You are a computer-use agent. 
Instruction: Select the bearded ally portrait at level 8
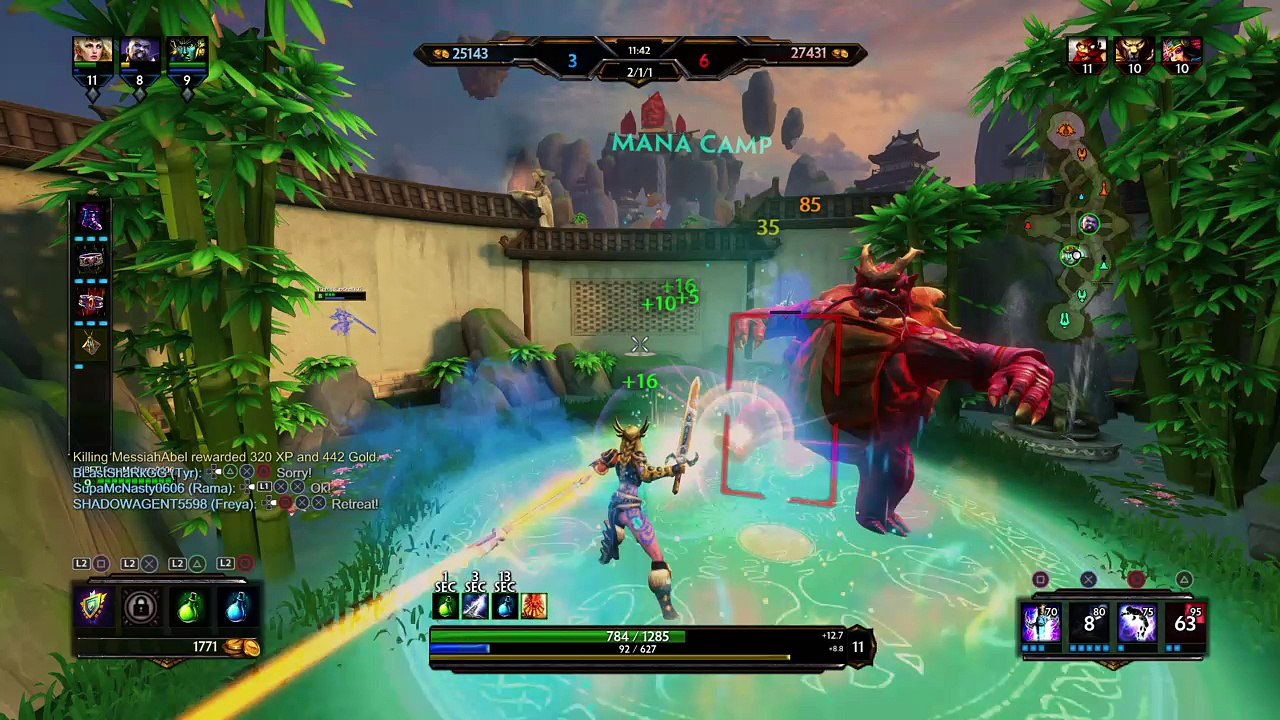(139, 54)
